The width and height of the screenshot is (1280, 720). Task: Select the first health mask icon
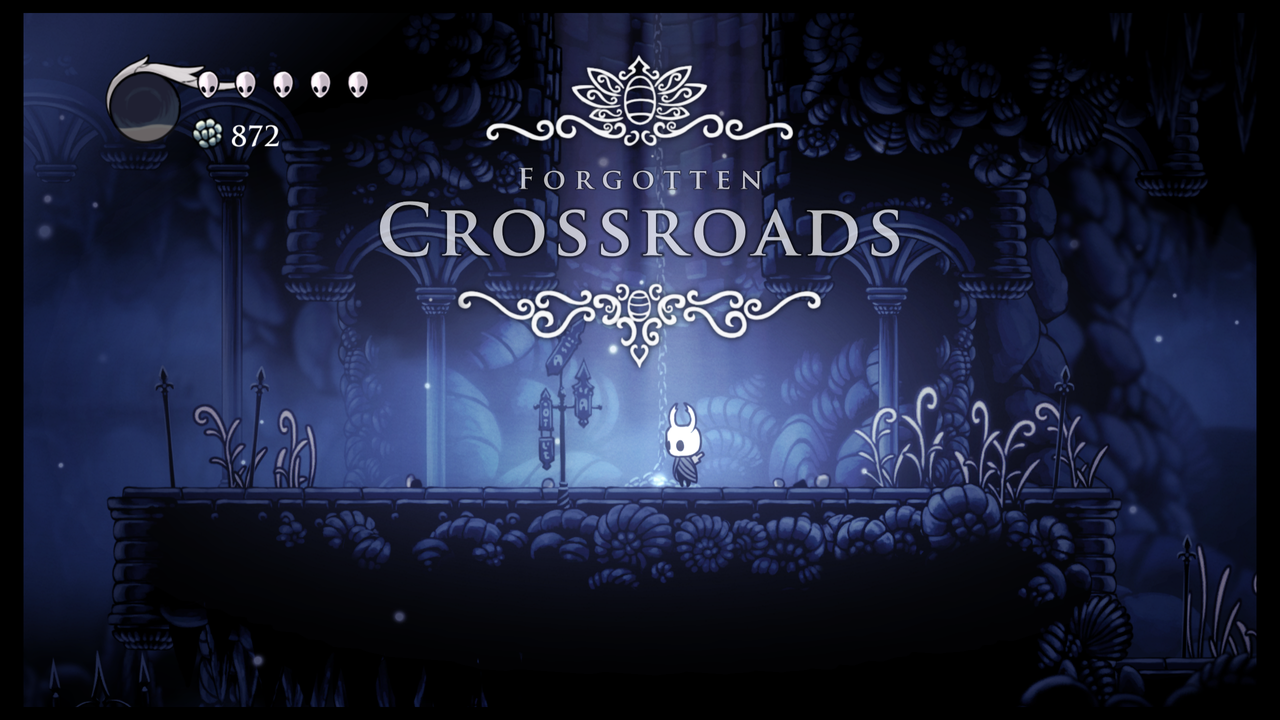pyautogui.click(x=207, y=85)
